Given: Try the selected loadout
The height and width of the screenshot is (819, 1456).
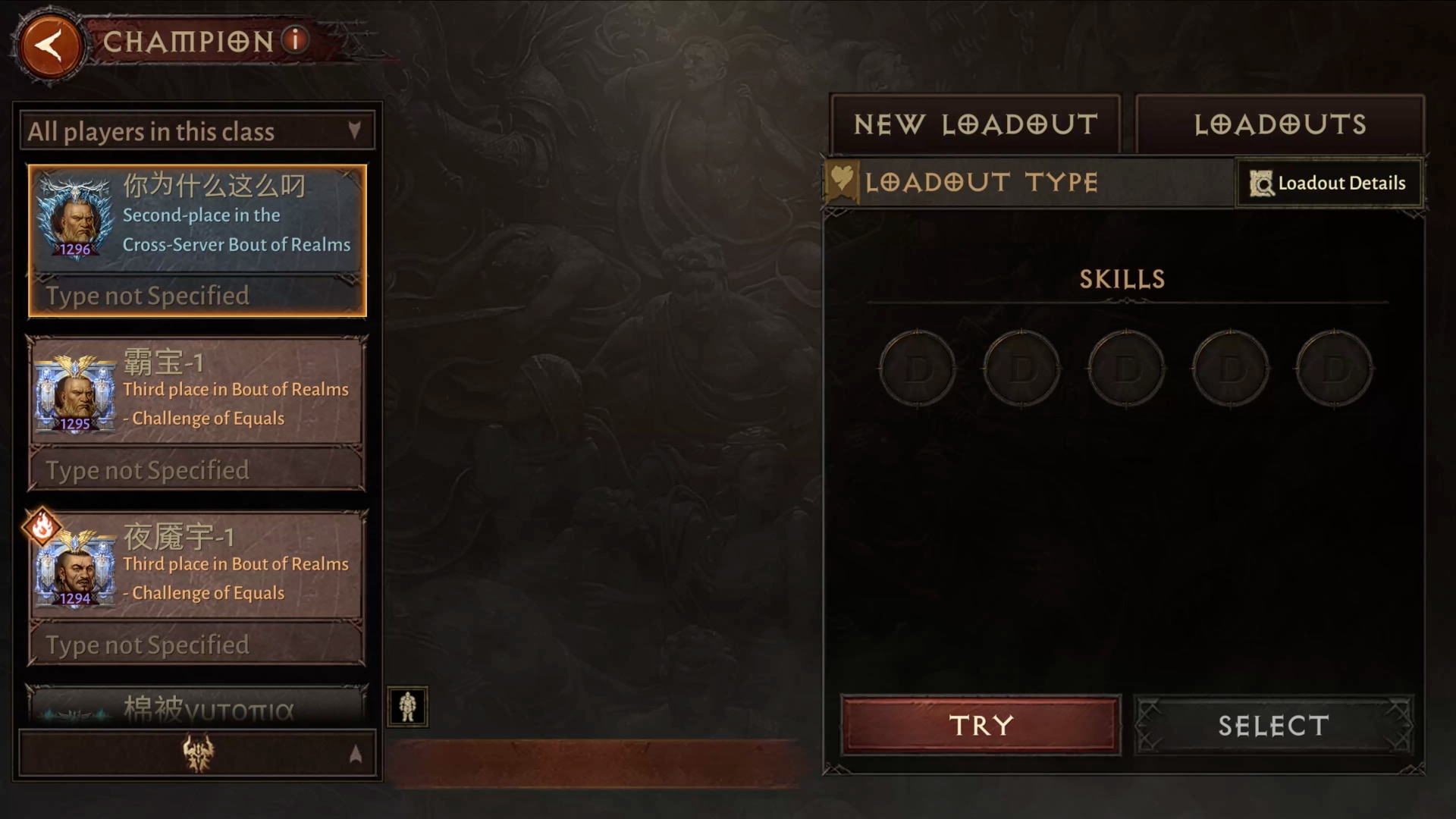Looking at the screenshot, I should [981, 725].
